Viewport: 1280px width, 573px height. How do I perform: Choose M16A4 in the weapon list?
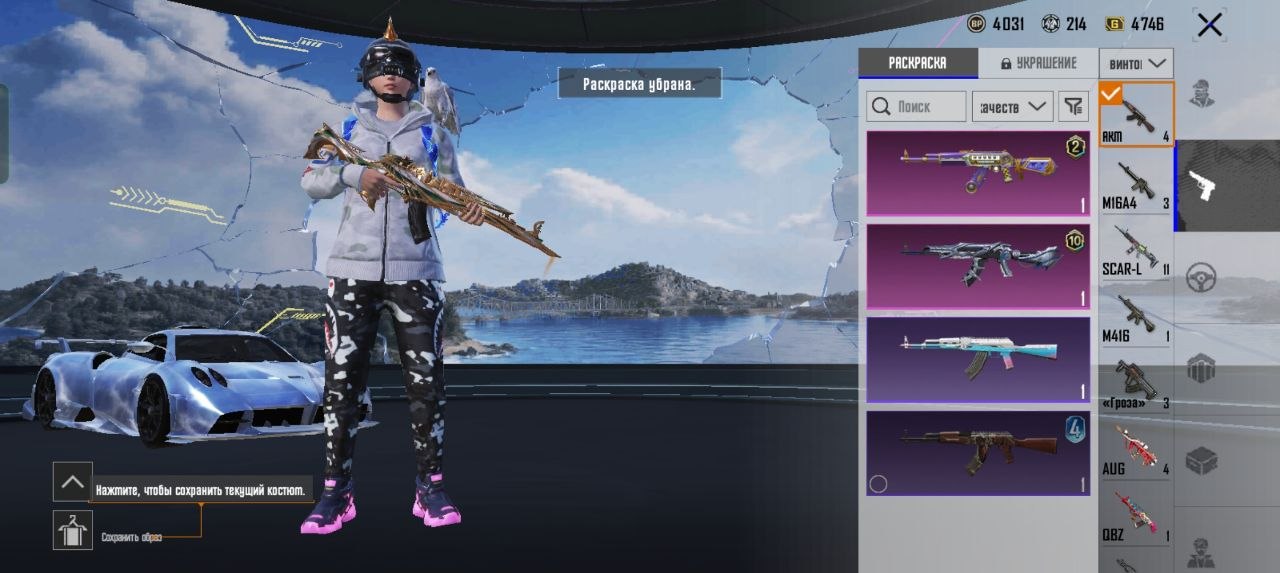1136,184
